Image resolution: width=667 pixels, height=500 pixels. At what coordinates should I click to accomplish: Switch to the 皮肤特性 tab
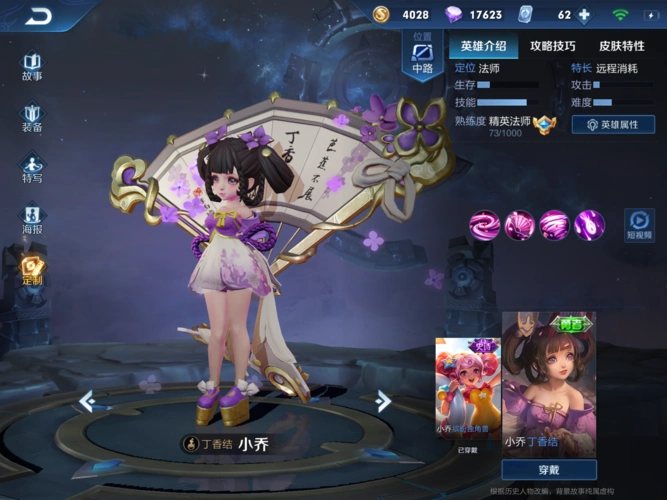[622, 46]
